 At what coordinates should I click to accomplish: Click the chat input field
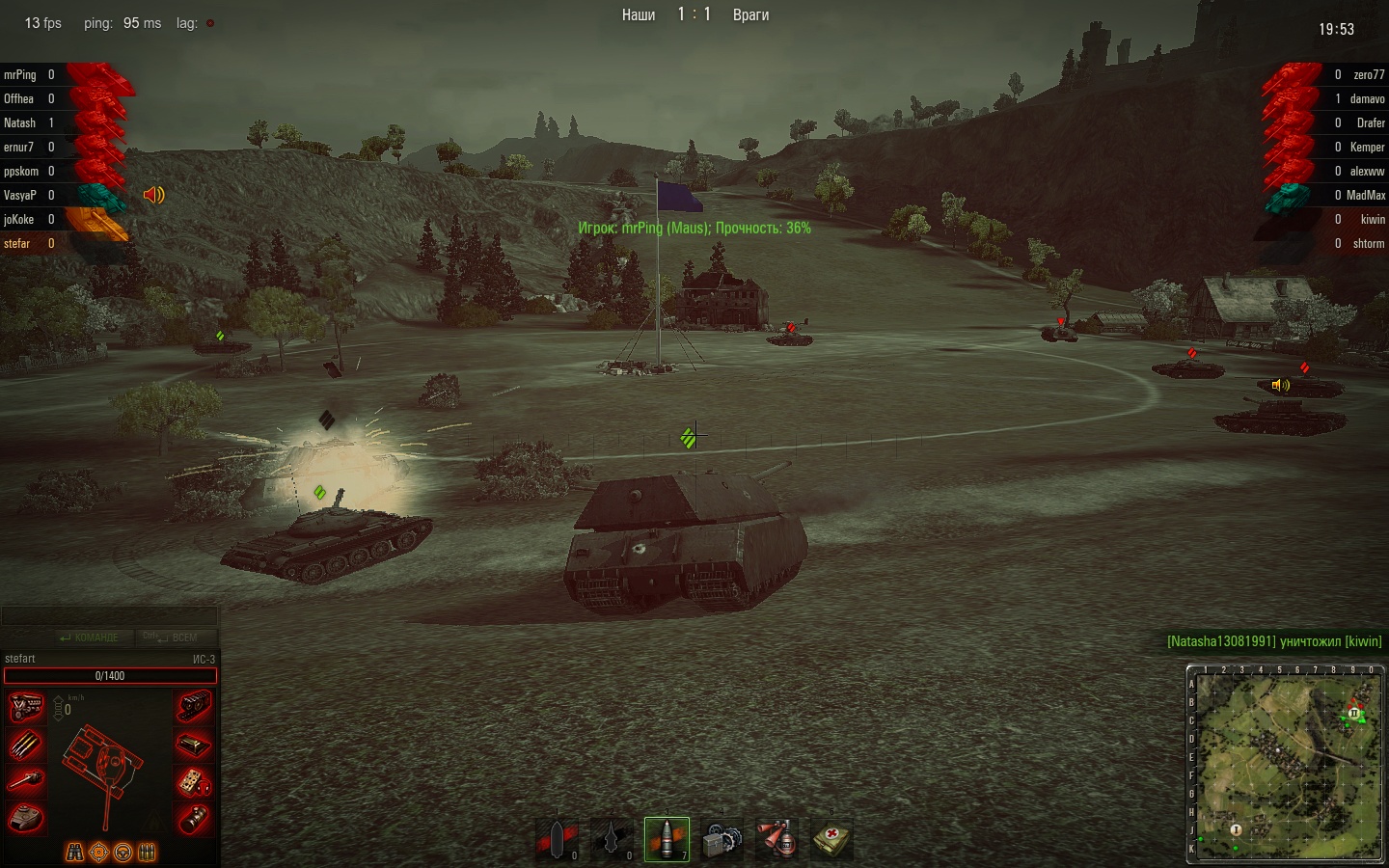109,616
